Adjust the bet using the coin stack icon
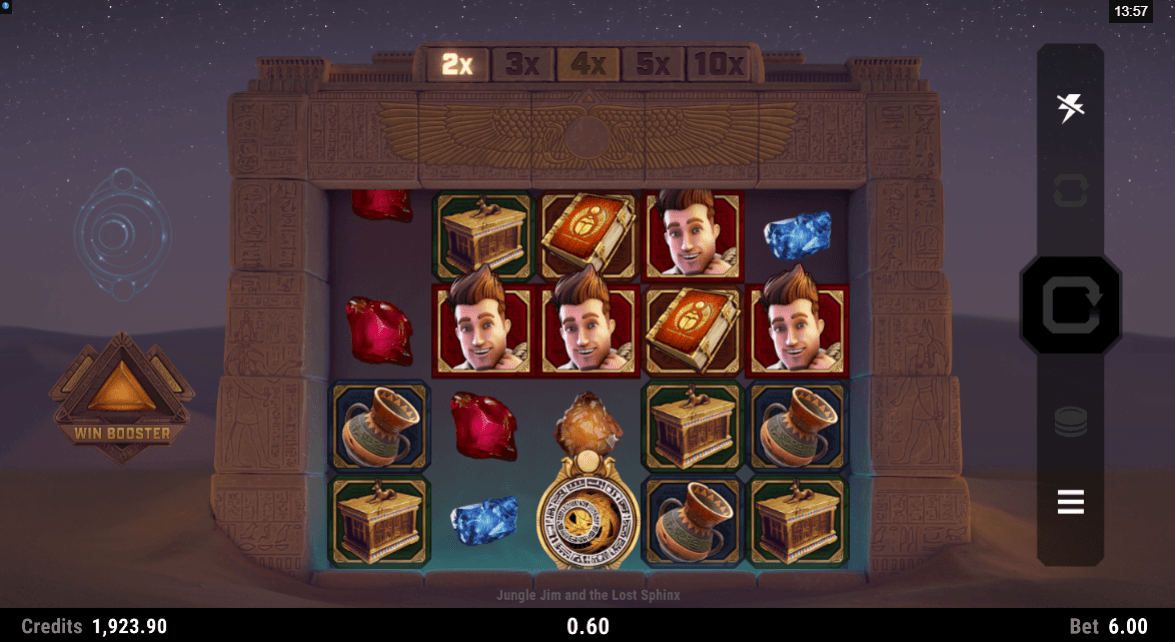 coord(1070,422)
